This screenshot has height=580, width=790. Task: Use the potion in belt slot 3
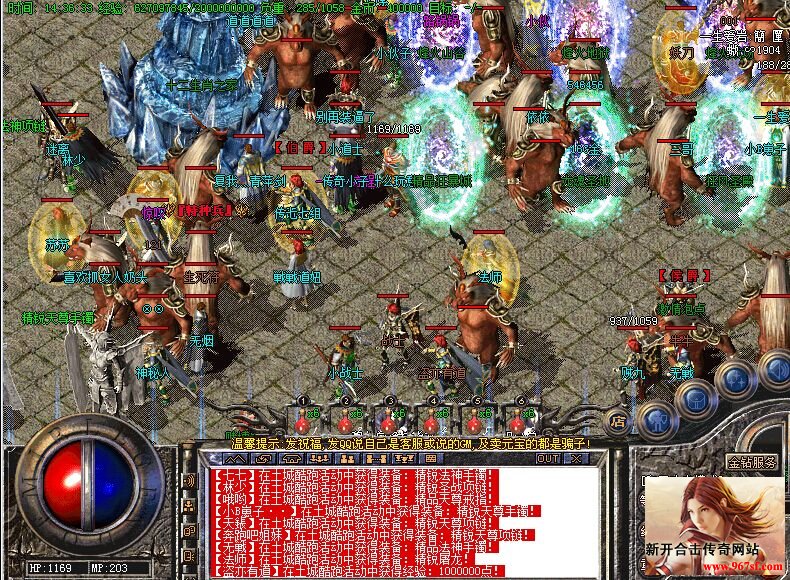[x=389, y=418]
